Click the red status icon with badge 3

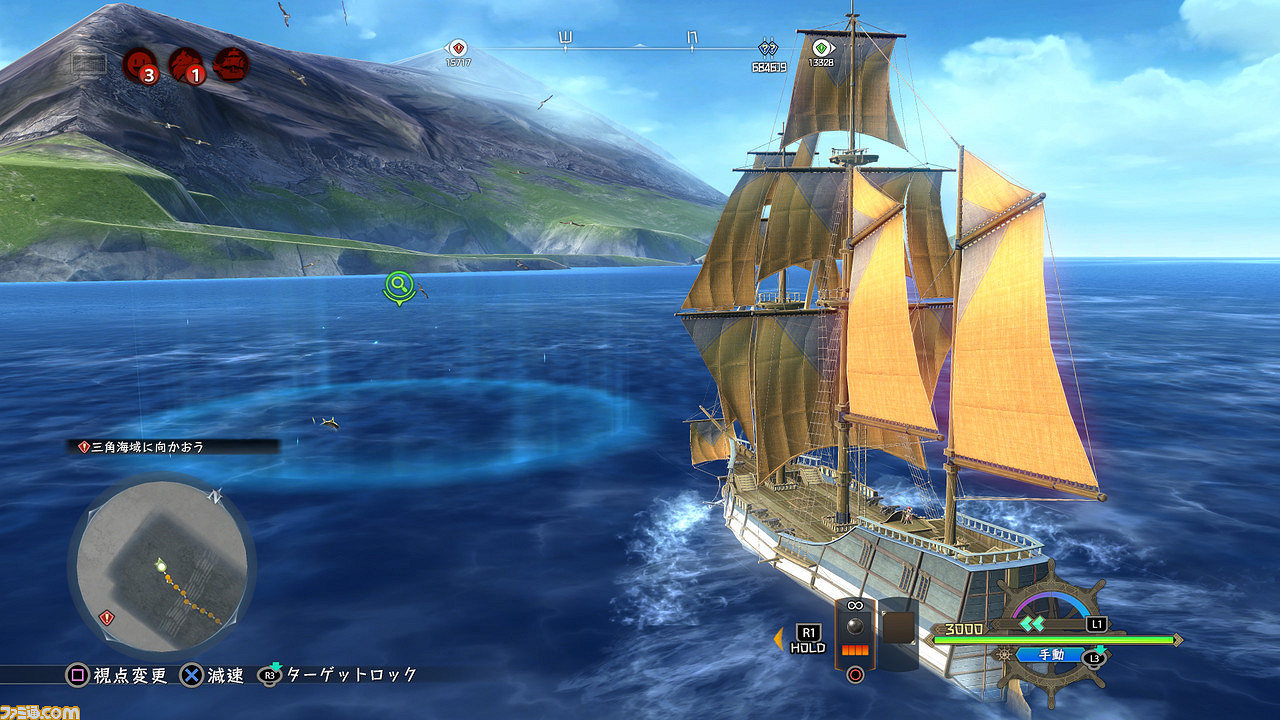click(140, 66)
